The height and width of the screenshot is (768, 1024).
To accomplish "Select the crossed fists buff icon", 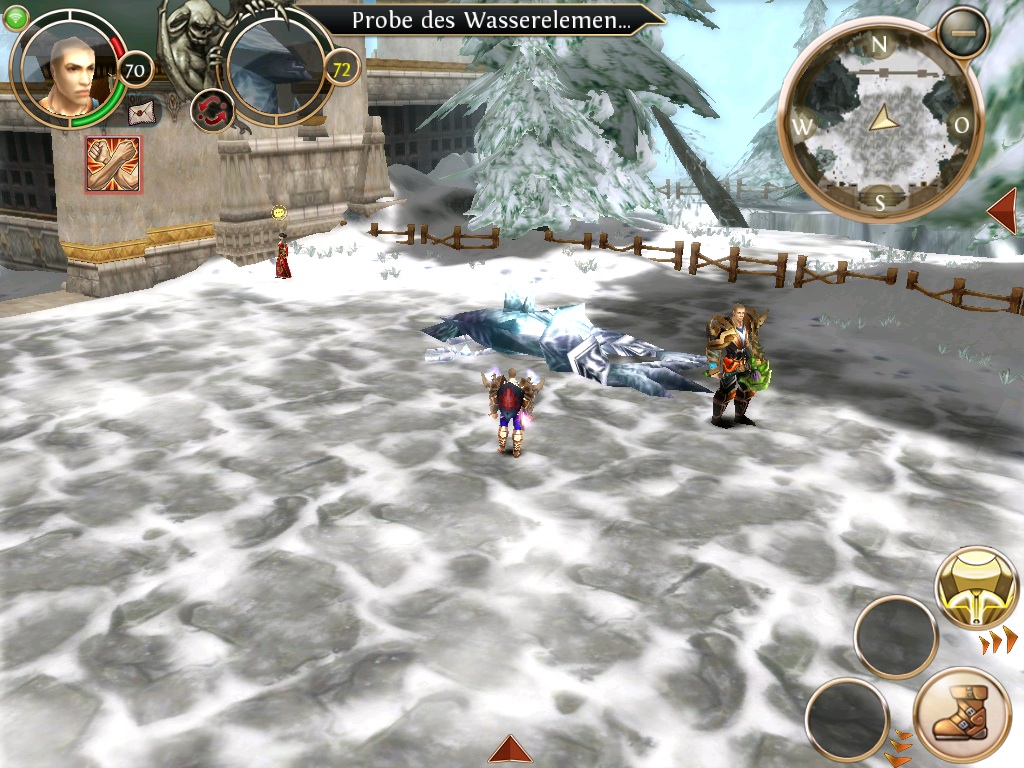I will click(x=113, y=164).
